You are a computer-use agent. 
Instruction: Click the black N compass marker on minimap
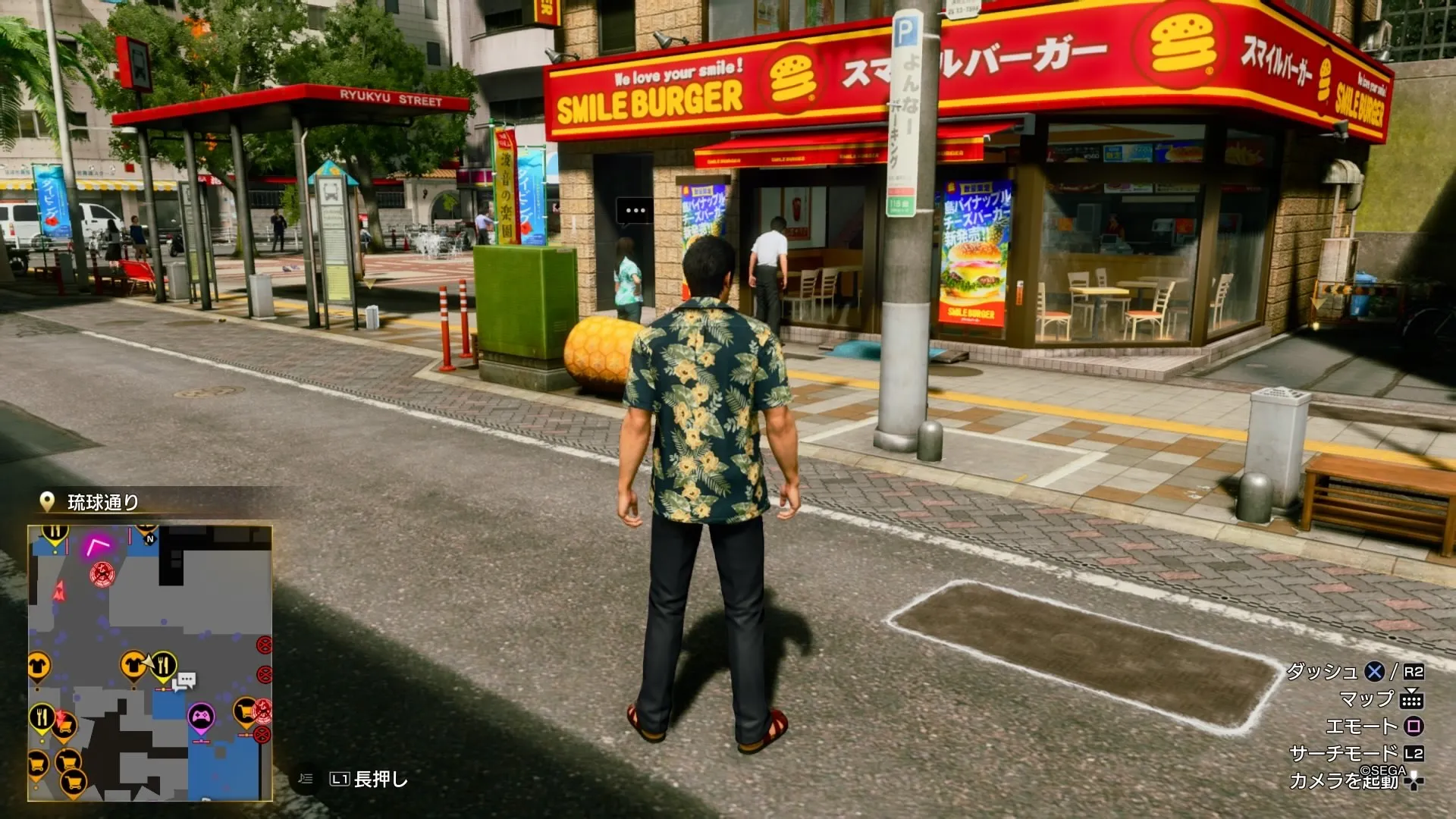click(x=150, y=538)
